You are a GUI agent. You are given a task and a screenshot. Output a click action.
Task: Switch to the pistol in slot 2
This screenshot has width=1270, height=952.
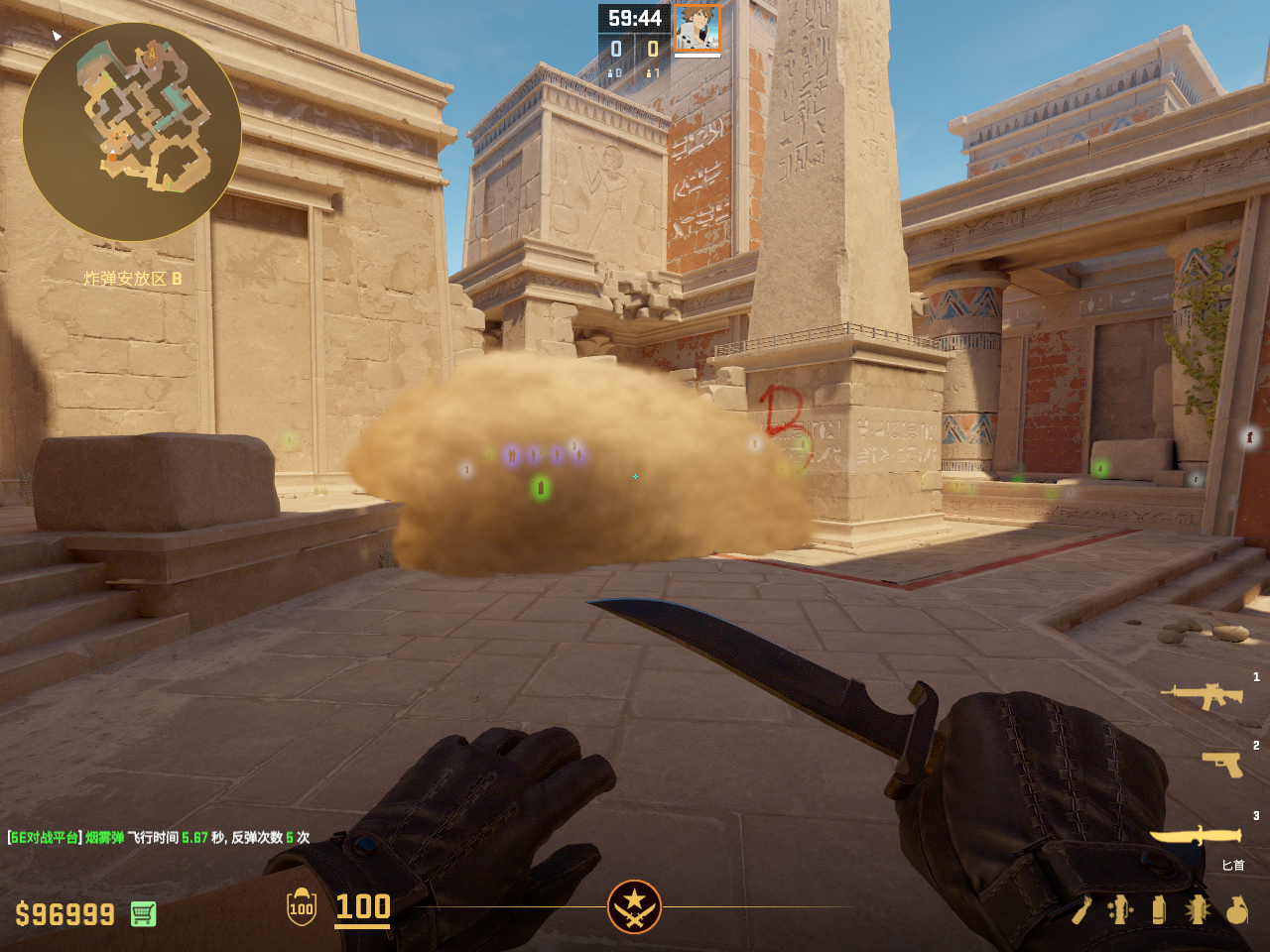click(1222, 764)
